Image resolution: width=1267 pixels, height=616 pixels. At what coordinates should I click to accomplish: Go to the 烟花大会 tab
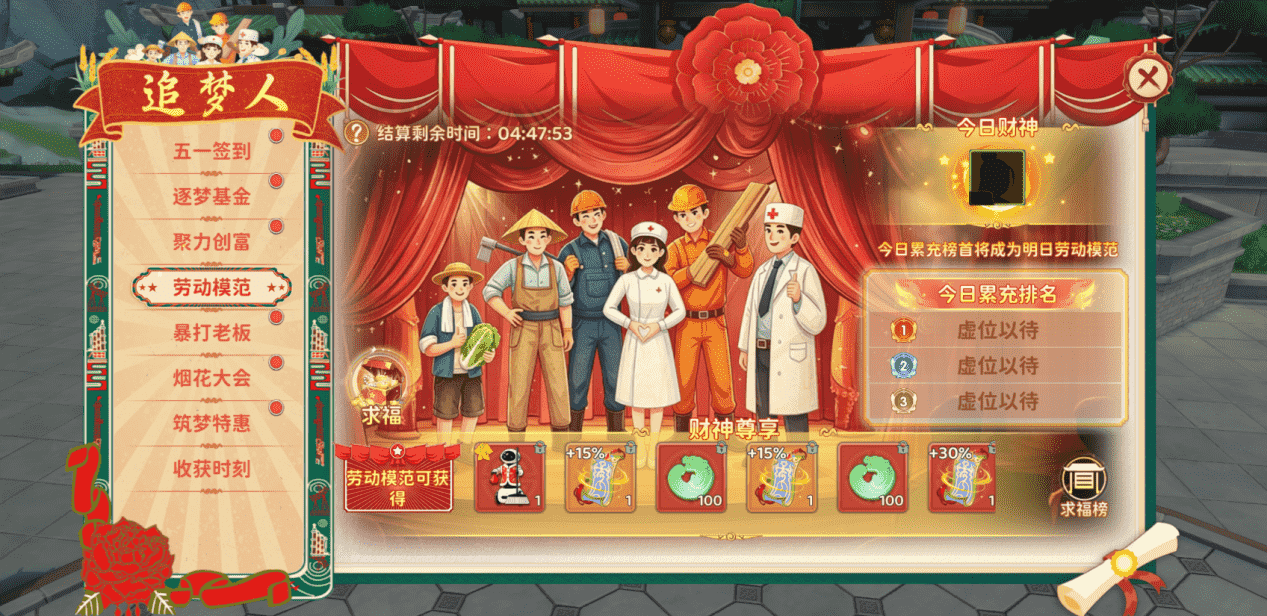pos(211,378)
